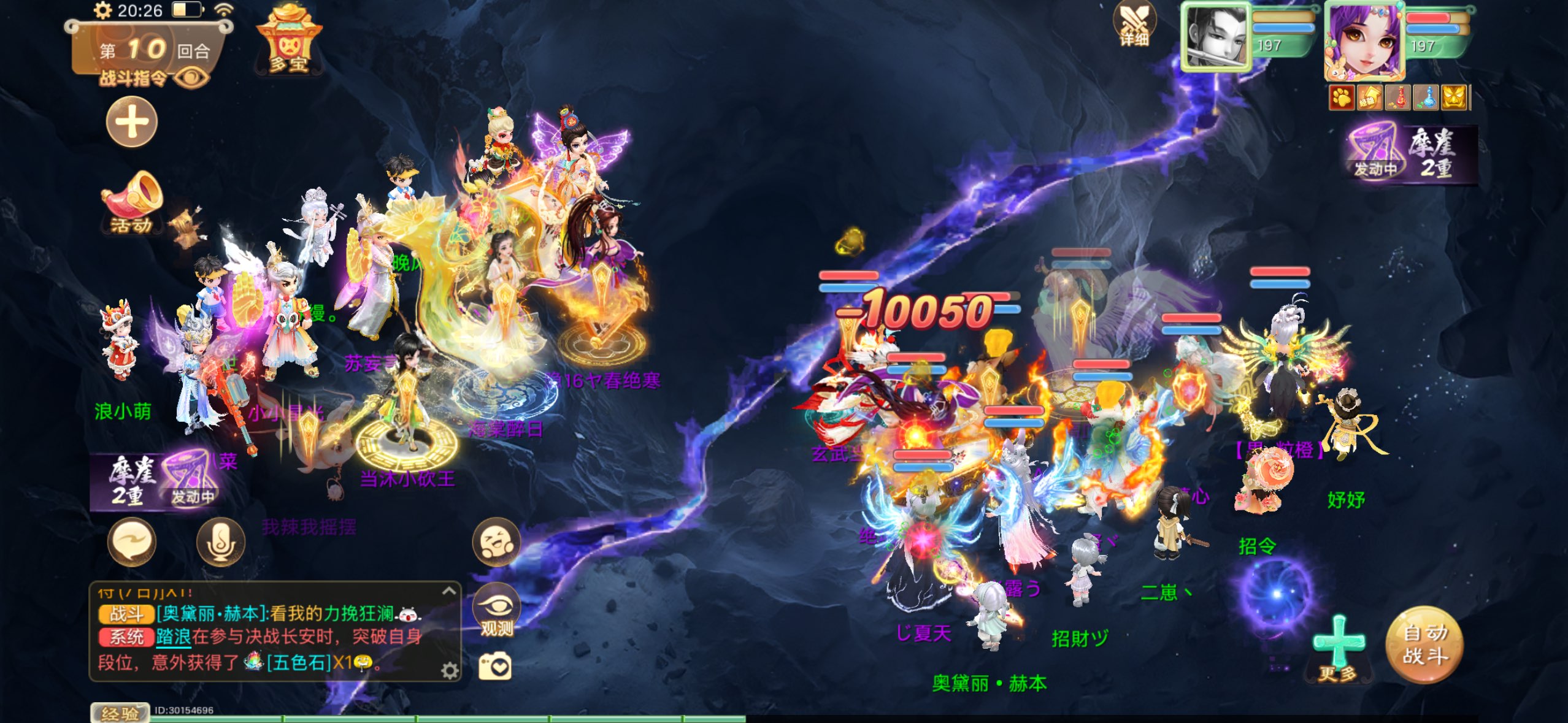
Task: Activate the microphone voice button
Action: coord(220,542)
